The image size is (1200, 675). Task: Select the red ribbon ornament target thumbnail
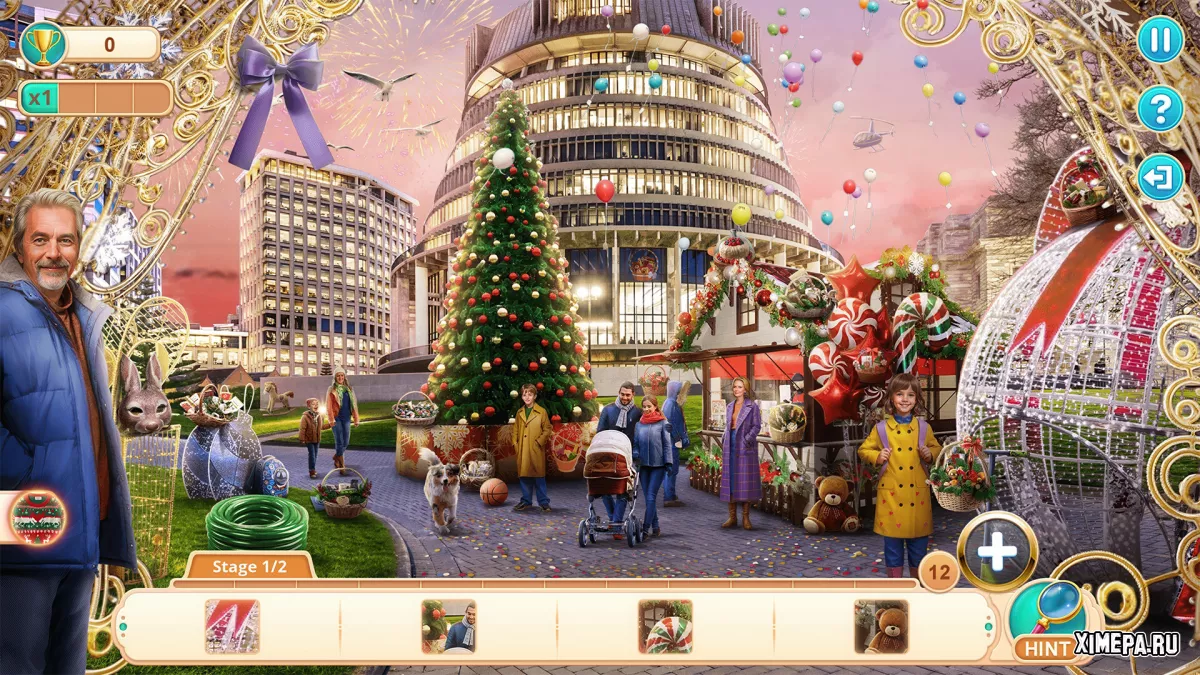click(232, 627)
